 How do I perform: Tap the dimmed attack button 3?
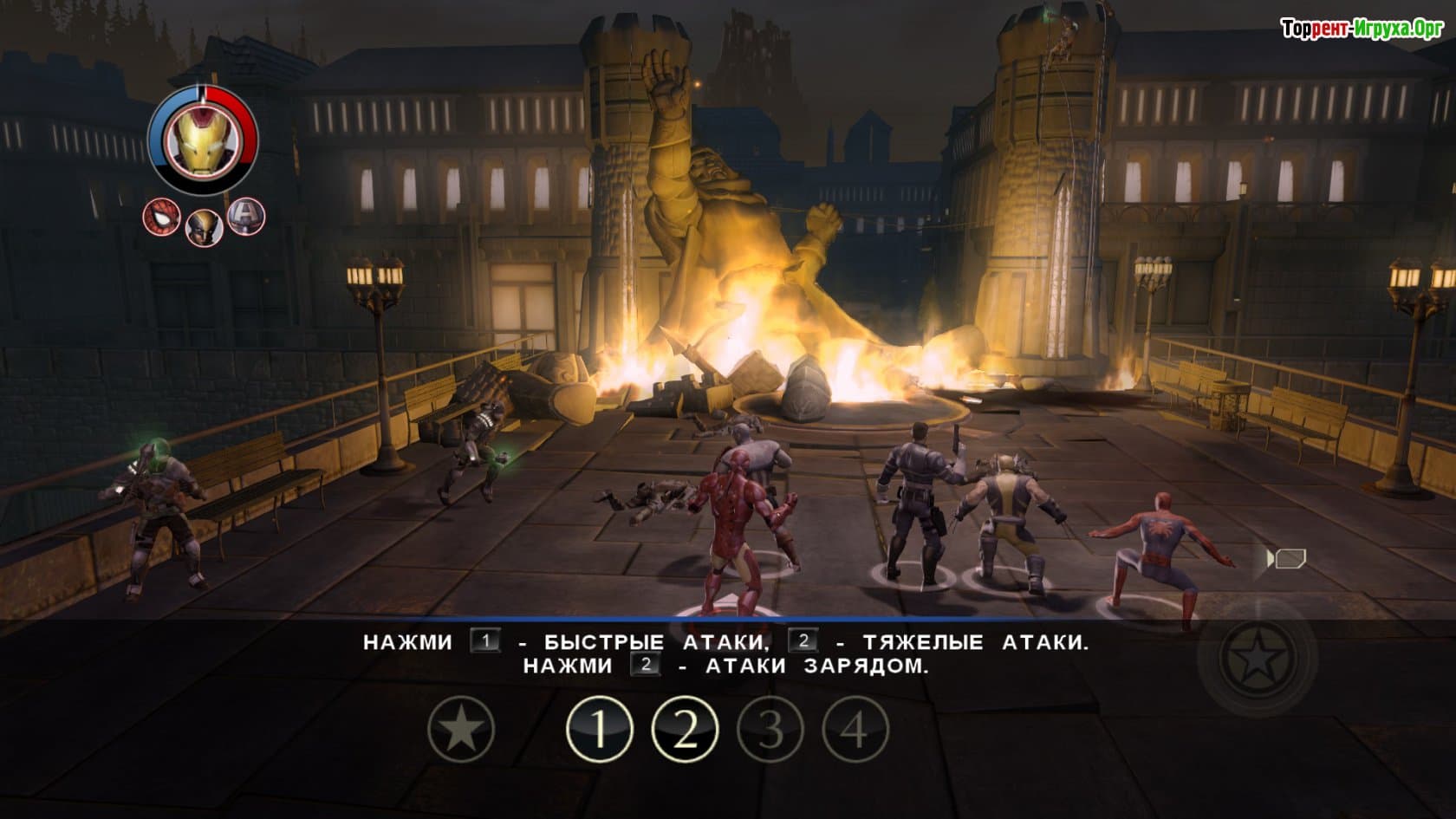point(770,730)
